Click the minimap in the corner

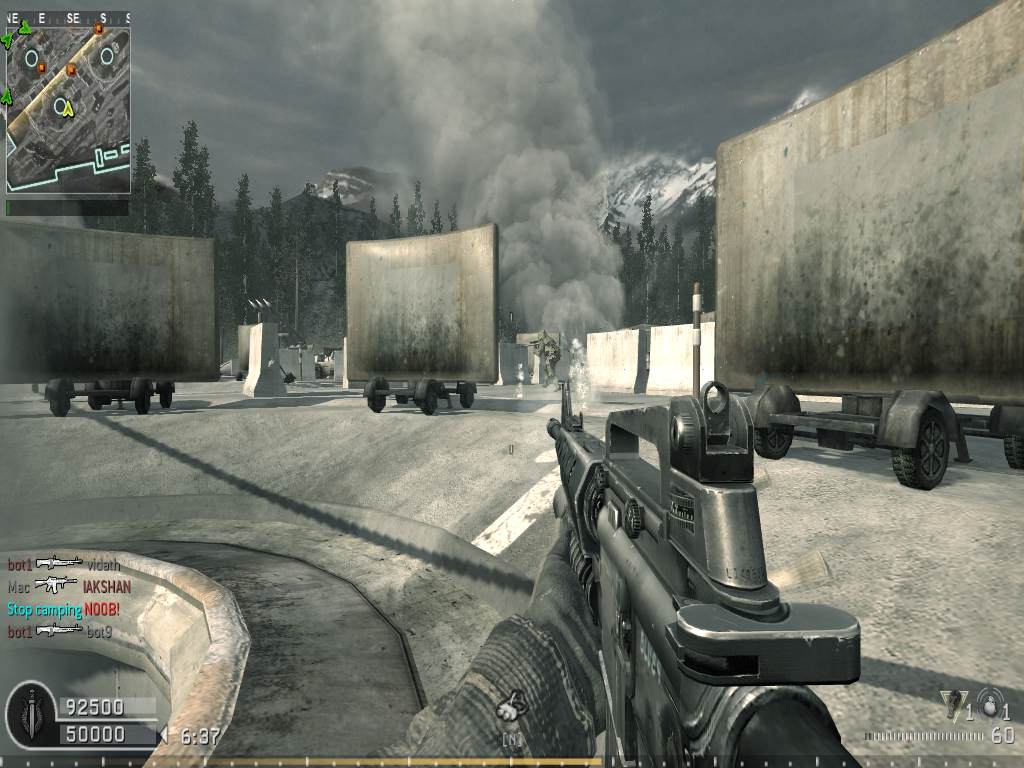click(68, 109)
